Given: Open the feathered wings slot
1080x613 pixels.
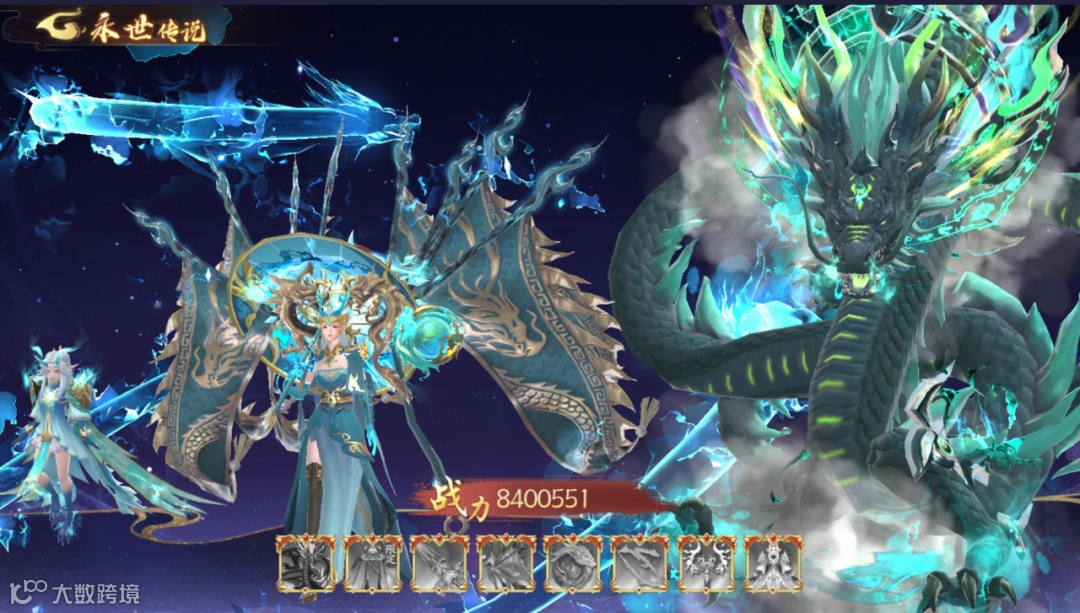Looking at the screenshot, I should point(506,564).
